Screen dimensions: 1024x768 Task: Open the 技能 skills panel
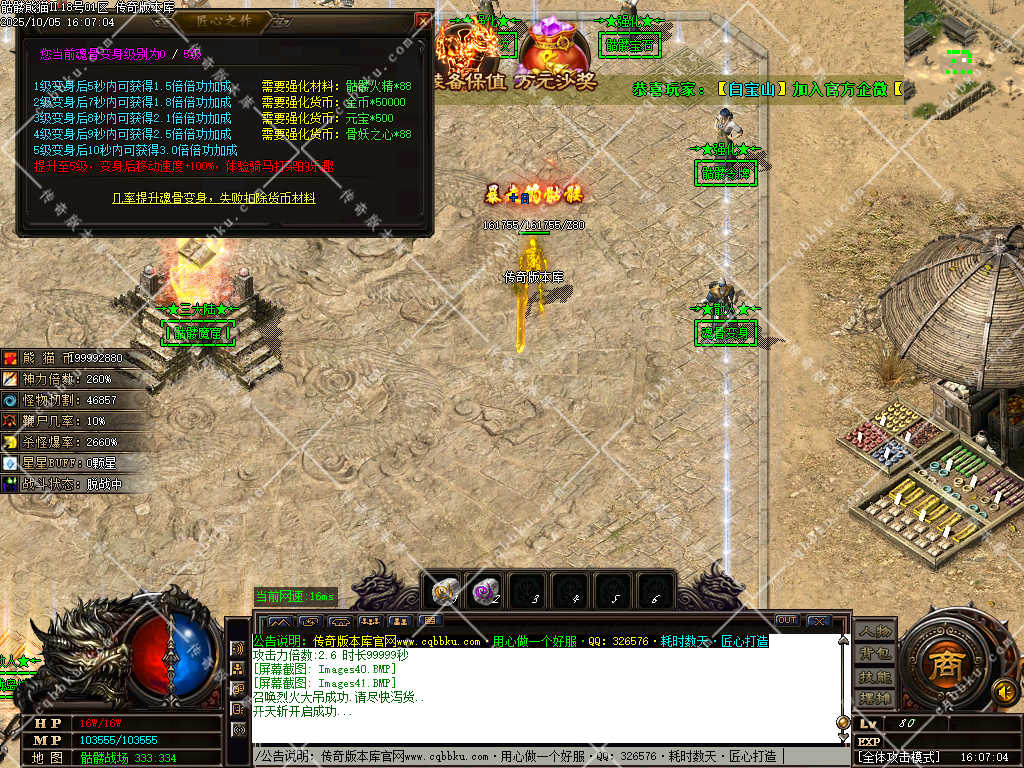(x=874, y=677)
